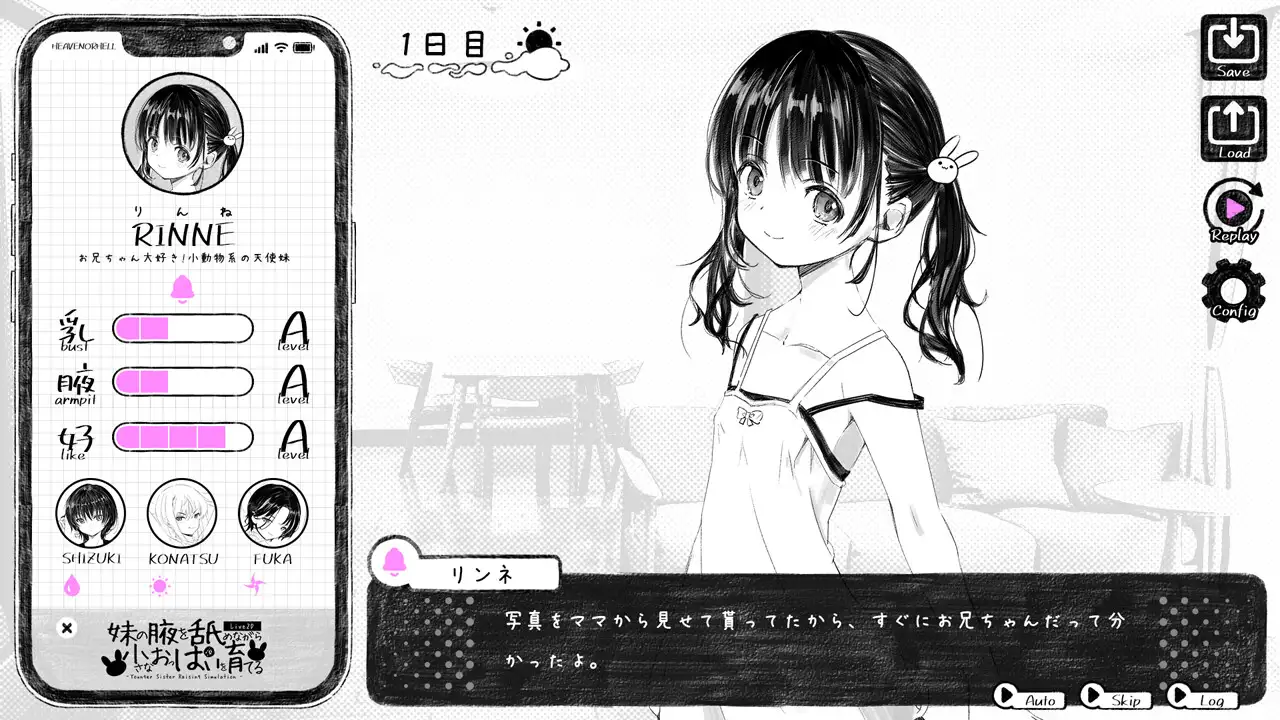The width and height of the screenshot is (1280, 720).
Task: Click RINNE's circular profile picture
Action: pyautogui.click(x=180, y=132)
